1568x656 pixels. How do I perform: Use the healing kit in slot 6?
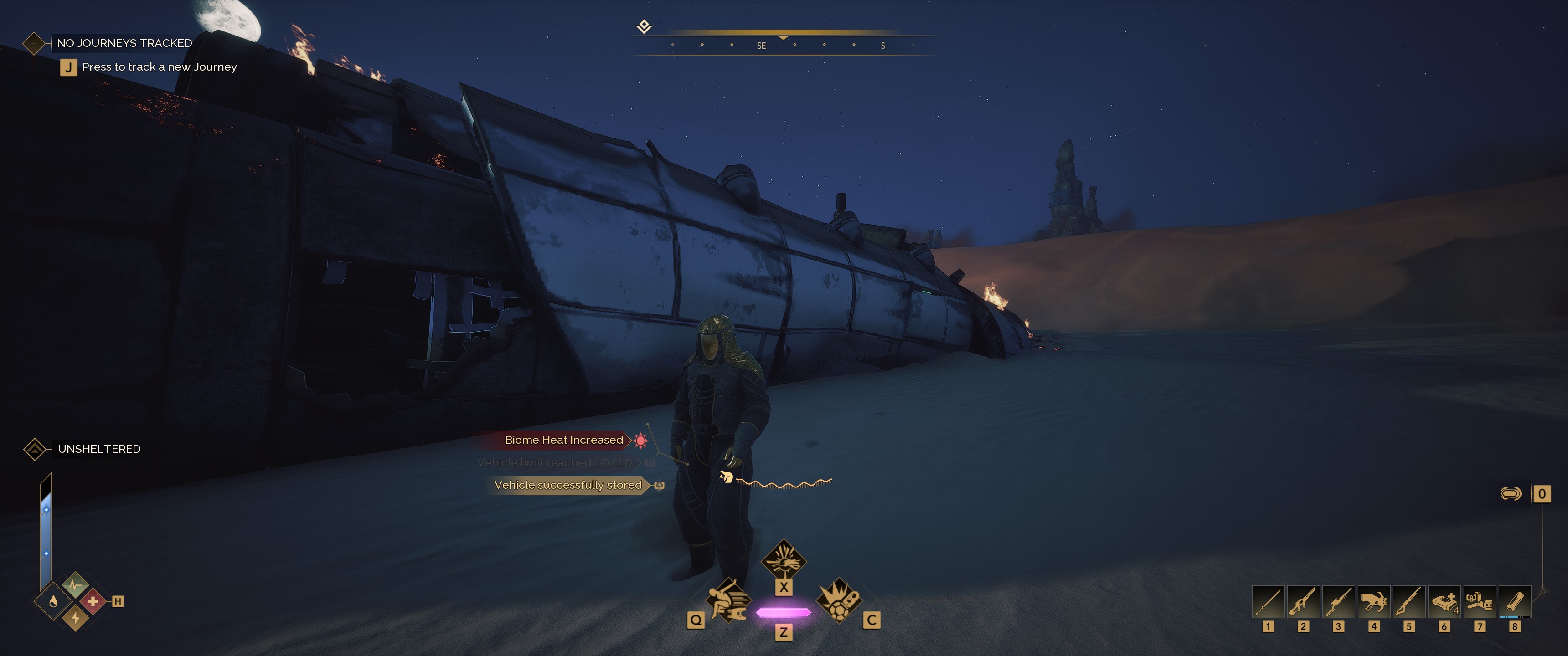(1444, 602)
